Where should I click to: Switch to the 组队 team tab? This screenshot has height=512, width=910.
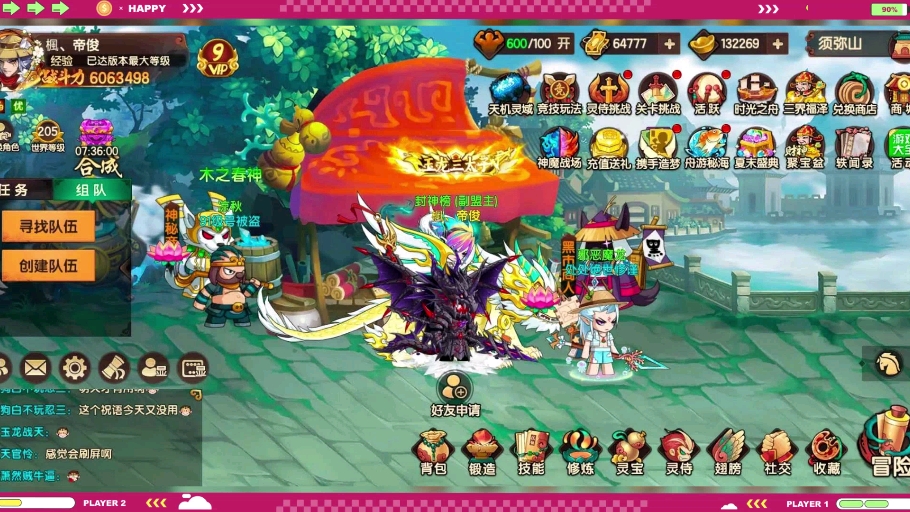click(x=91, y=189)
